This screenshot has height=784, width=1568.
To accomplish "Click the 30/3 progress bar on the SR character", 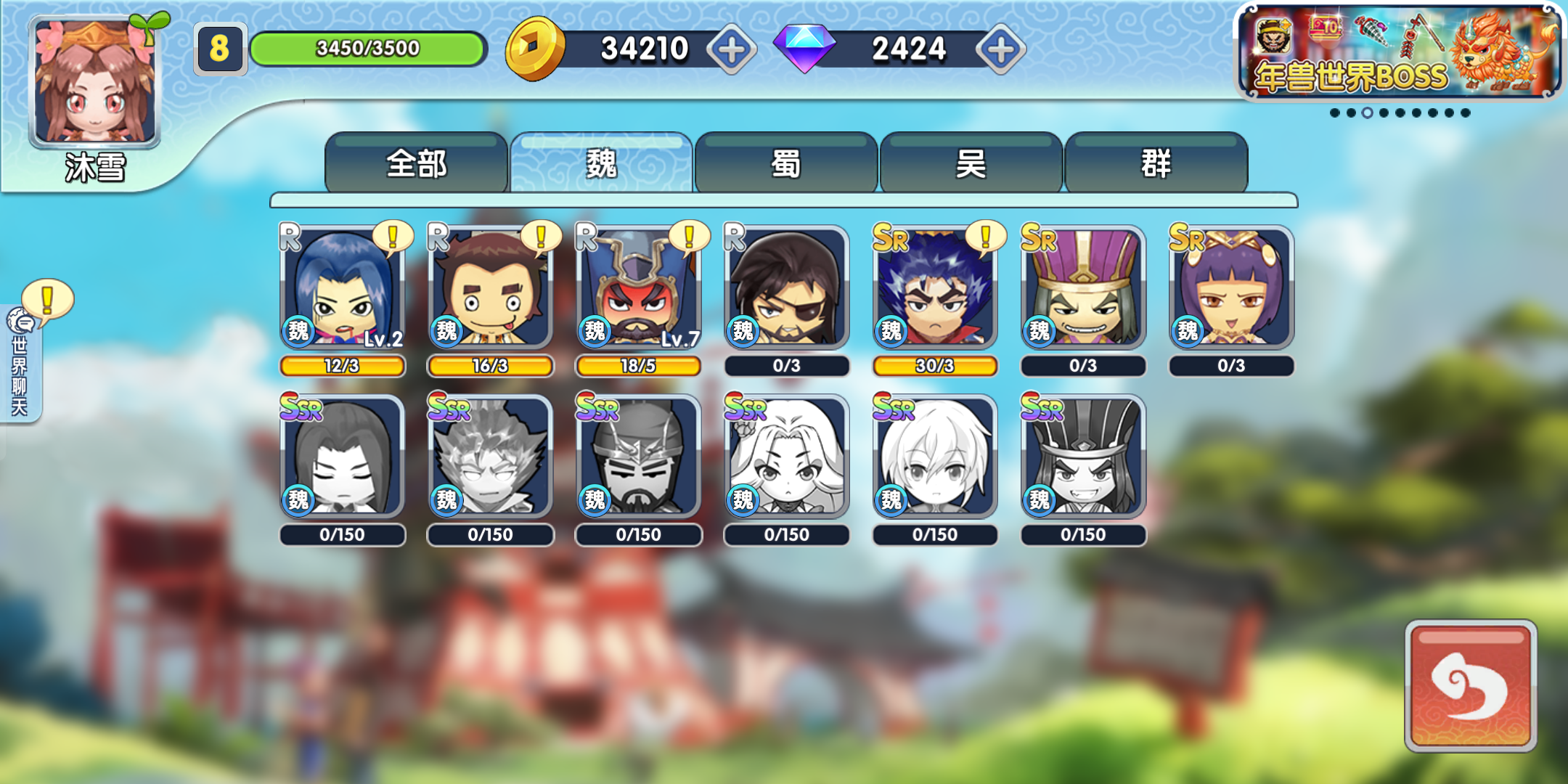I will click(934, 367).
